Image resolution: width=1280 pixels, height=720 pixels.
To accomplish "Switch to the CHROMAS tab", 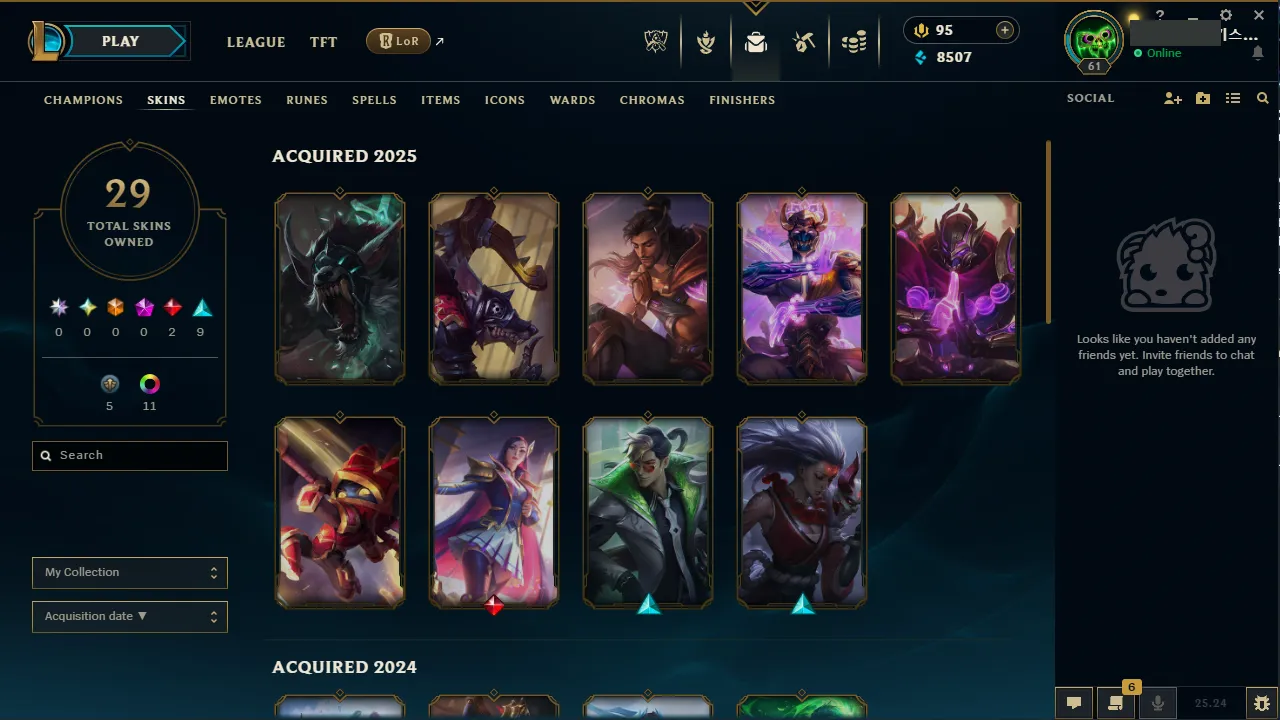I will pos(652,100).
